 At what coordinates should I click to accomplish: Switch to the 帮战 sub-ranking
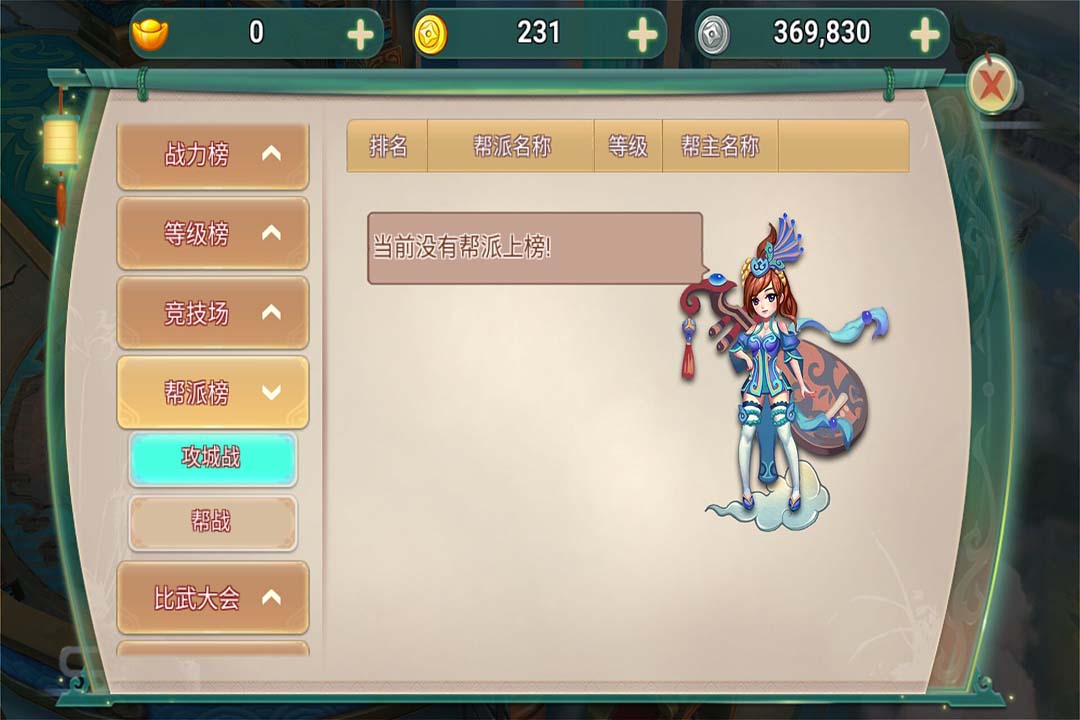tap(212, 521)
